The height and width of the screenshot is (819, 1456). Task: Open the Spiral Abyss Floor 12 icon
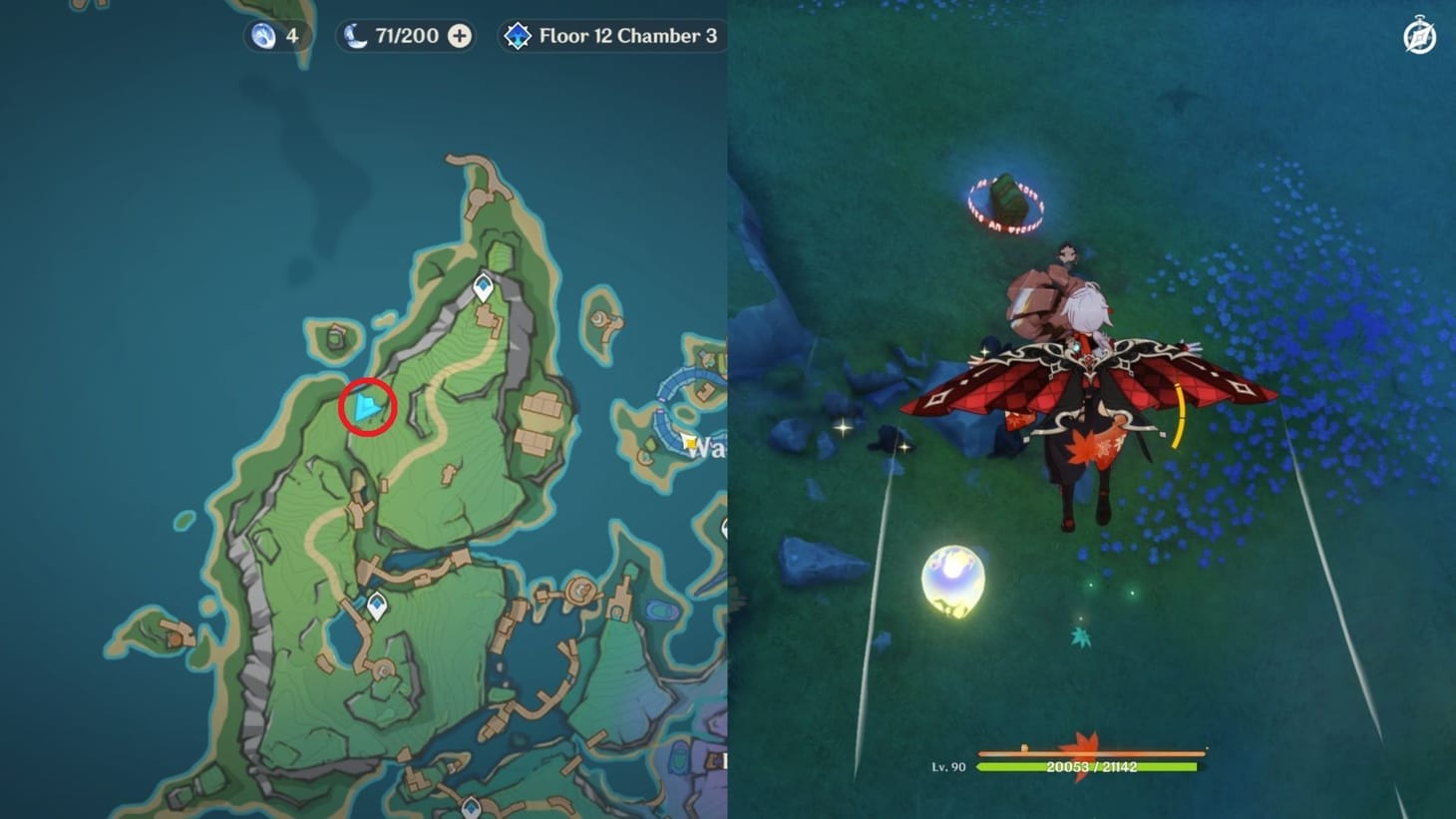[518, 35]
